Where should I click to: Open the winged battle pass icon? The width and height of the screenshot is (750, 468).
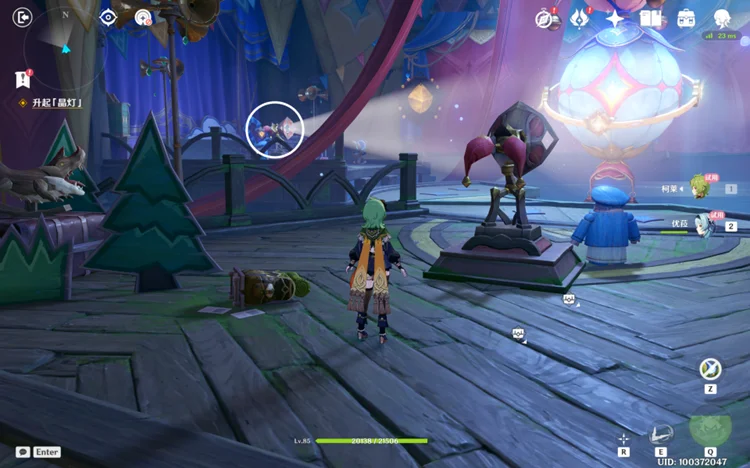coord(579,19)
